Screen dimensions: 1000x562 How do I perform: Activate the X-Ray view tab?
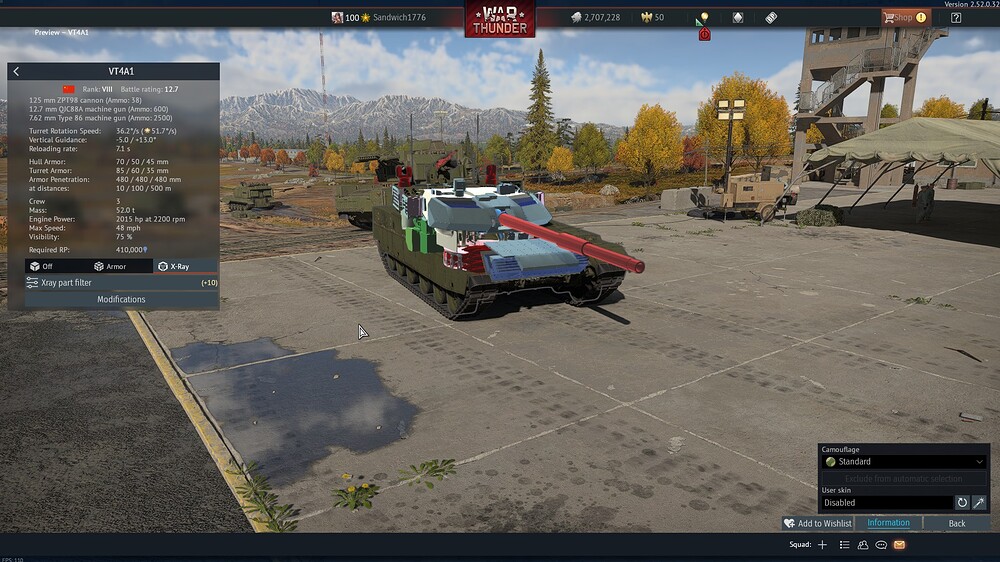(174, 267)
